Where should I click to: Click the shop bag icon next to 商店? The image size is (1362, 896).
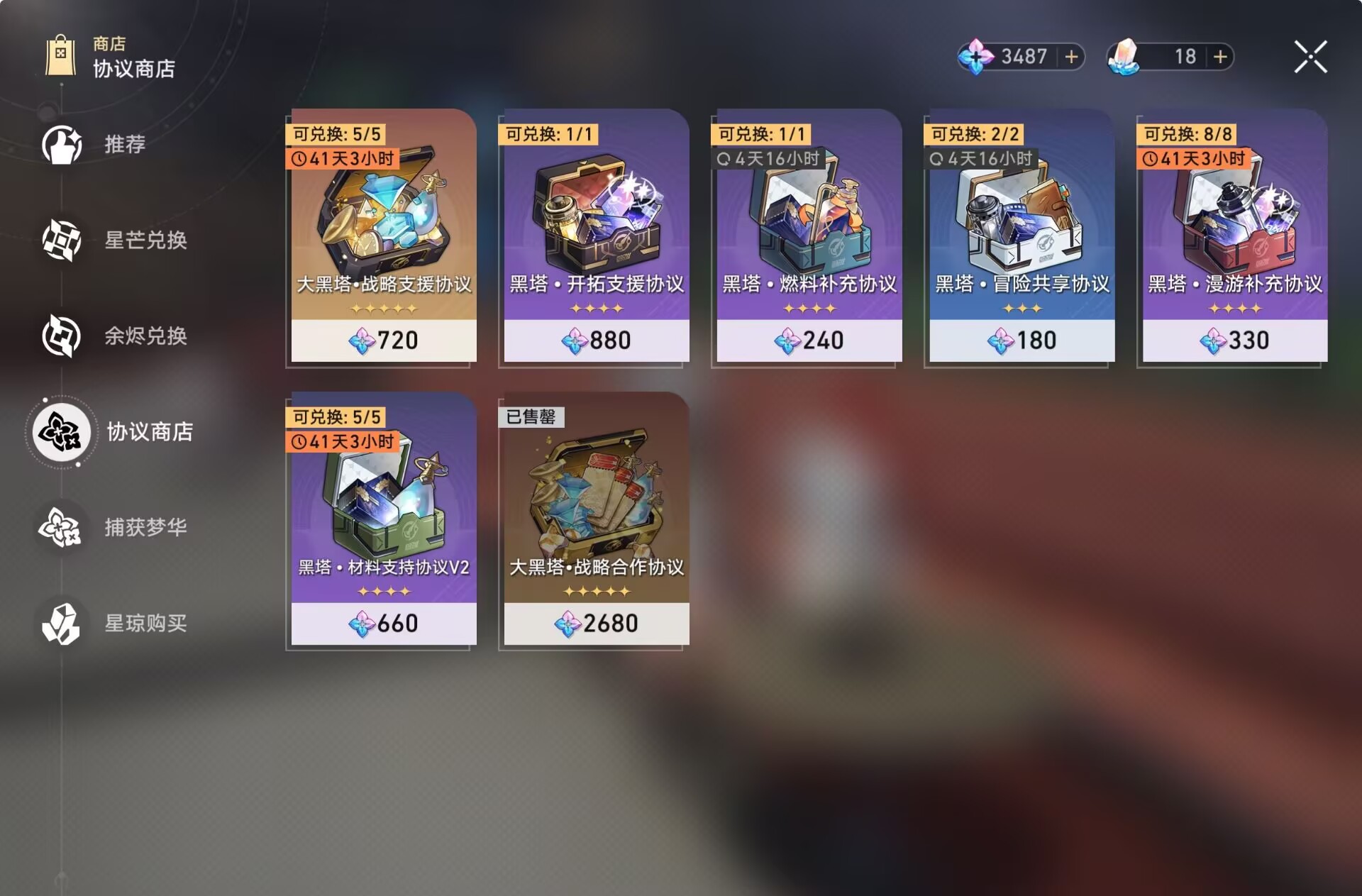point(61,57)
